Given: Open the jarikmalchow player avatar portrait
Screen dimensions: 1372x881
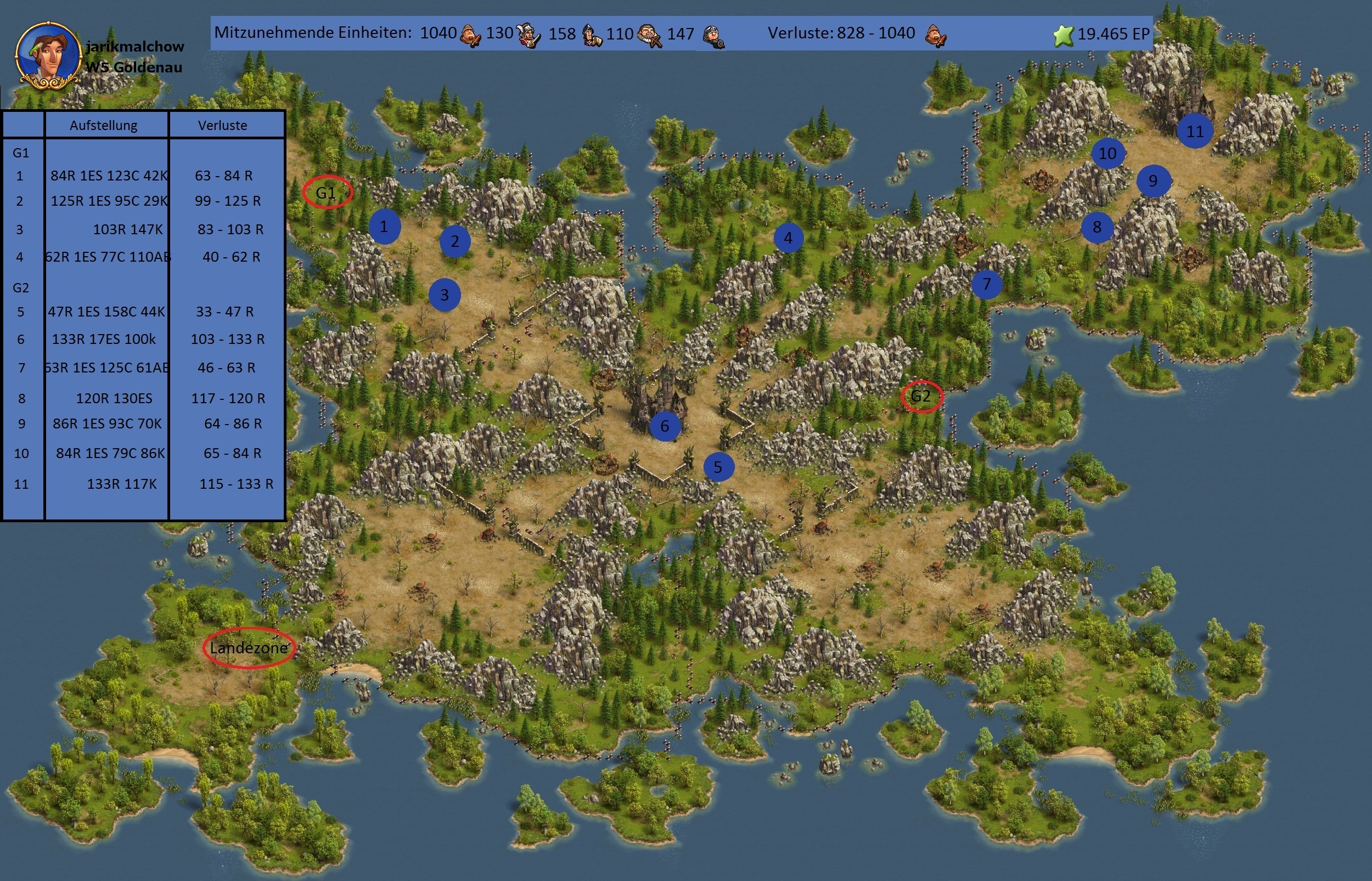Looking at the screenshot, I should pyautogui.click(x=48, y=56).
